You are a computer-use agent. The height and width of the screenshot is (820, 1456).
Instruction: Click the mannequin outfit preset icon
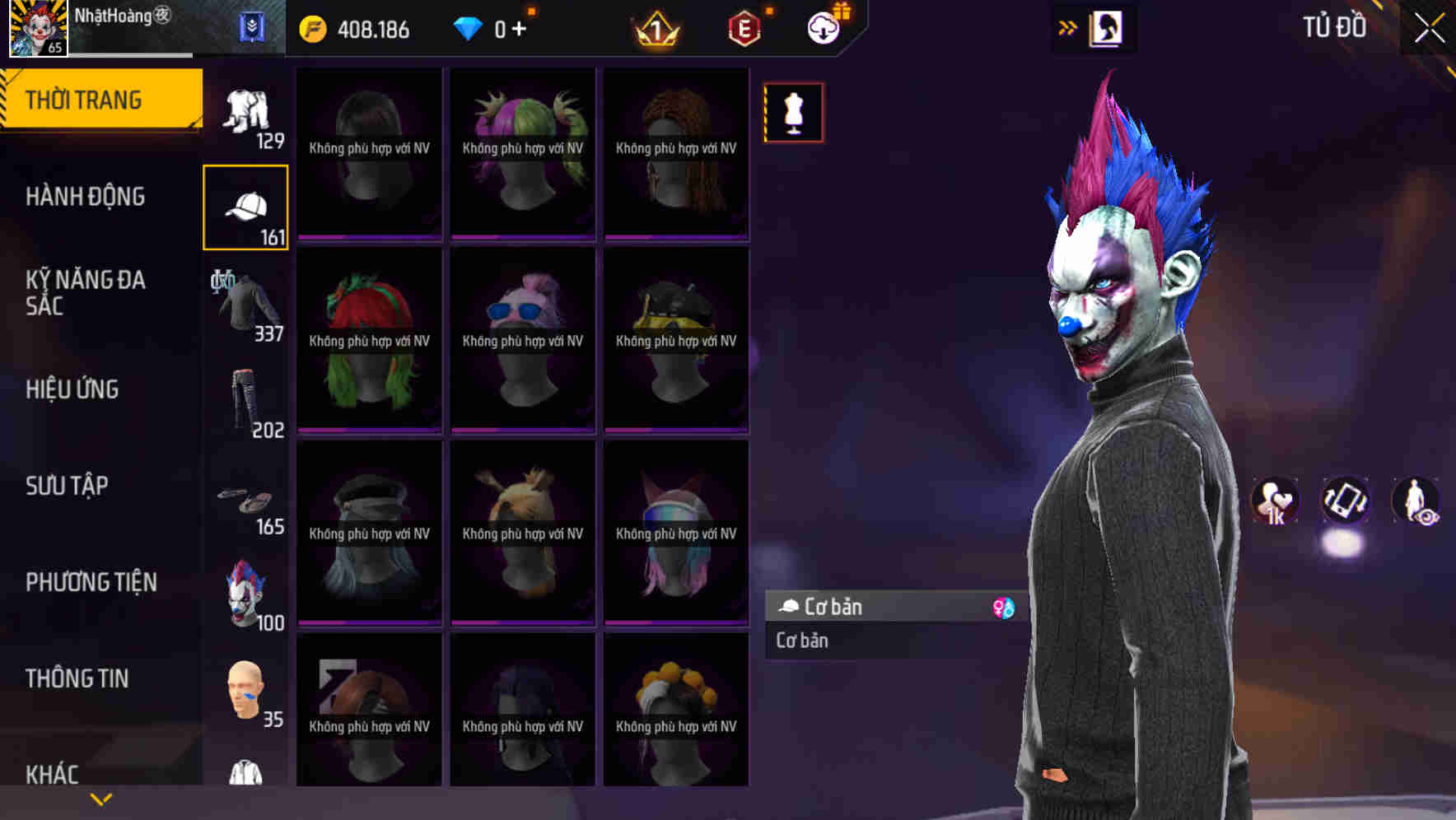(x=793, y=113)
